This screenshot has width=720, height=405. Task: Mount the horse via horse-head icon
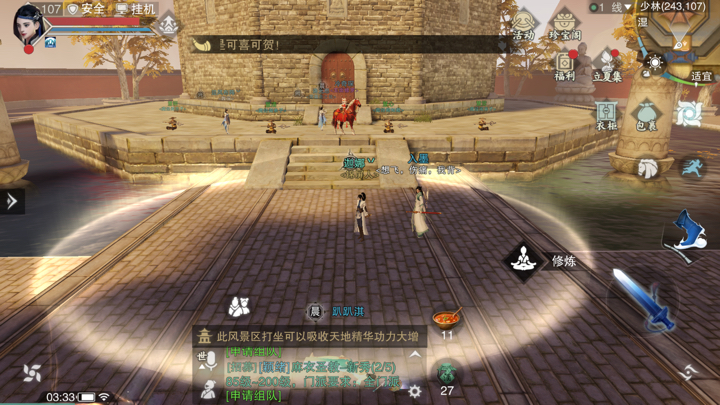[x=650, y=169]
